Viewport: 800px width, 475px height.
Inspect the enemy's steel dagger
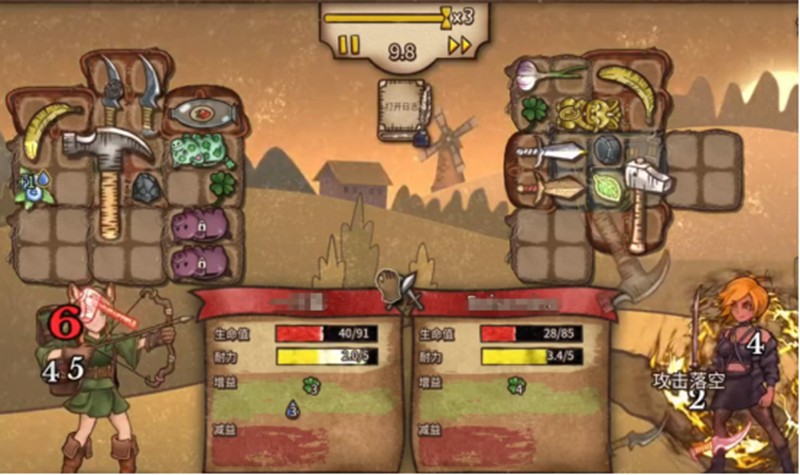(x=549, y=152)
